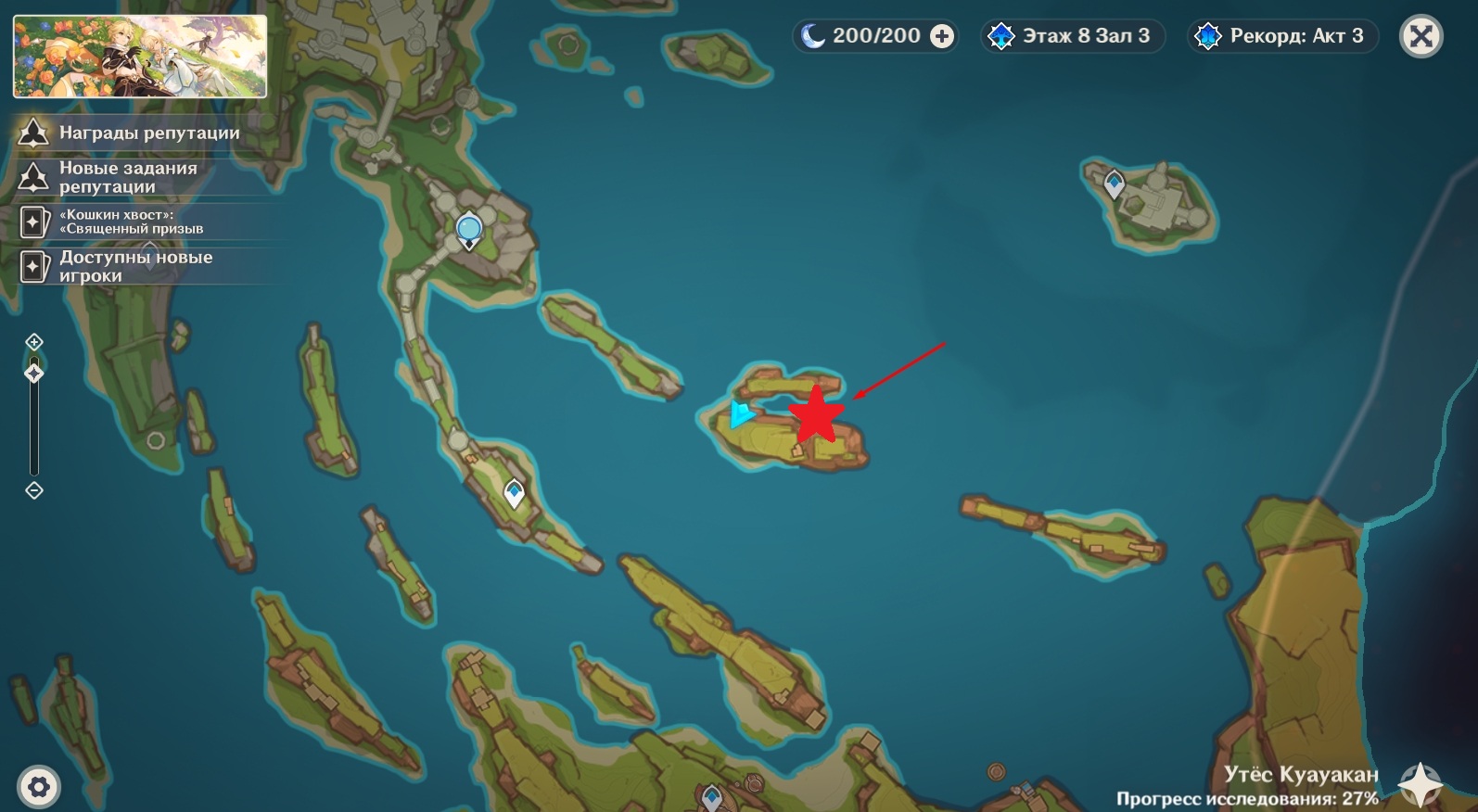Open the event banner thumbnail
This screenshot has width=1478, height=812.
[140, 56]
